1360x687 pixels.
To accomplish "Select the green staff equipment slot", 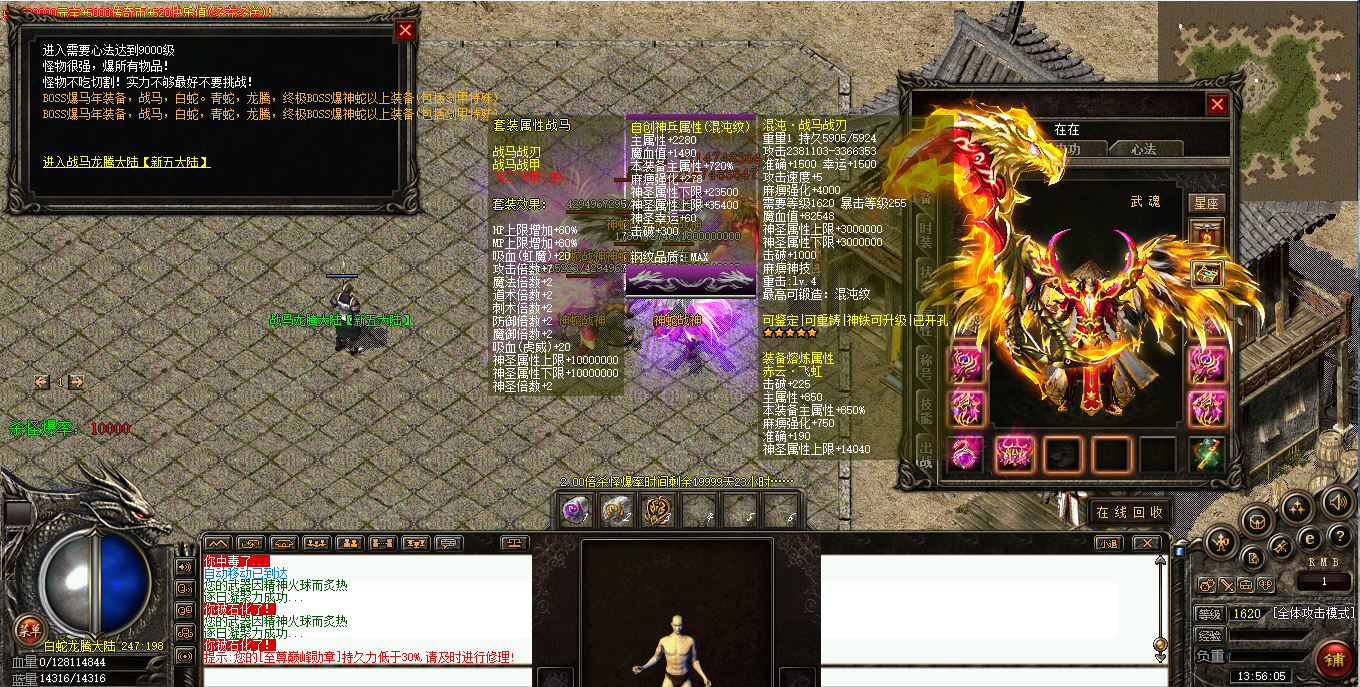I will pos(1207,454).
